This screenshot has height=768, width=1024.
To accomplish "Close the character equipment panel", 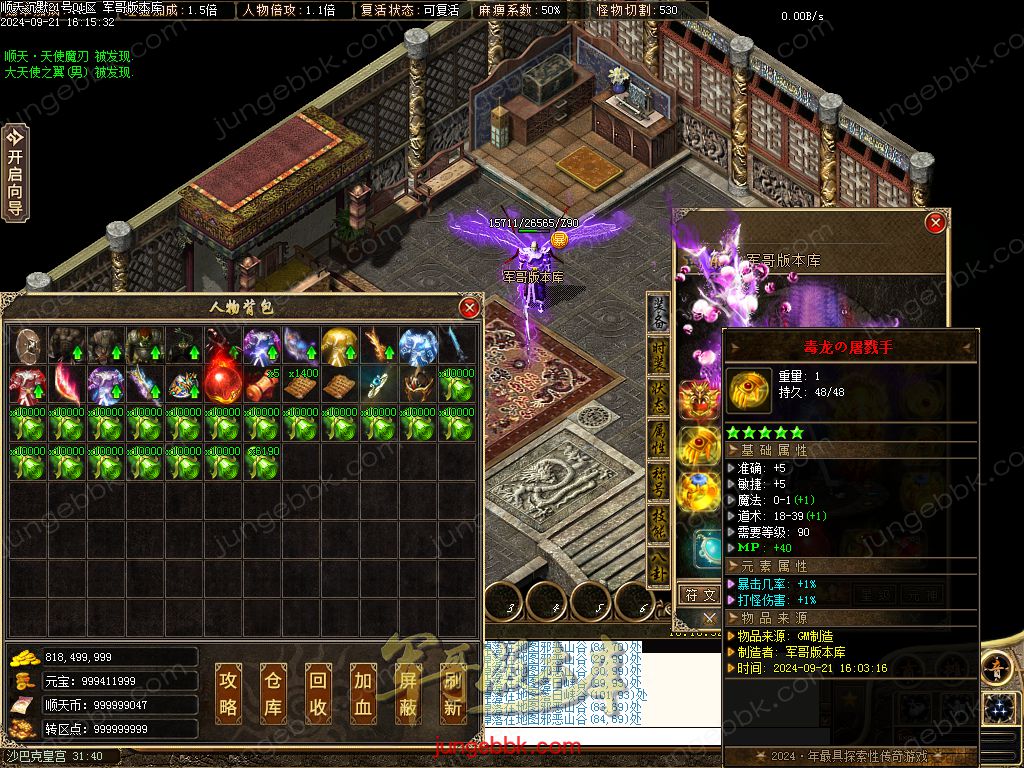I will click(935, 222).
